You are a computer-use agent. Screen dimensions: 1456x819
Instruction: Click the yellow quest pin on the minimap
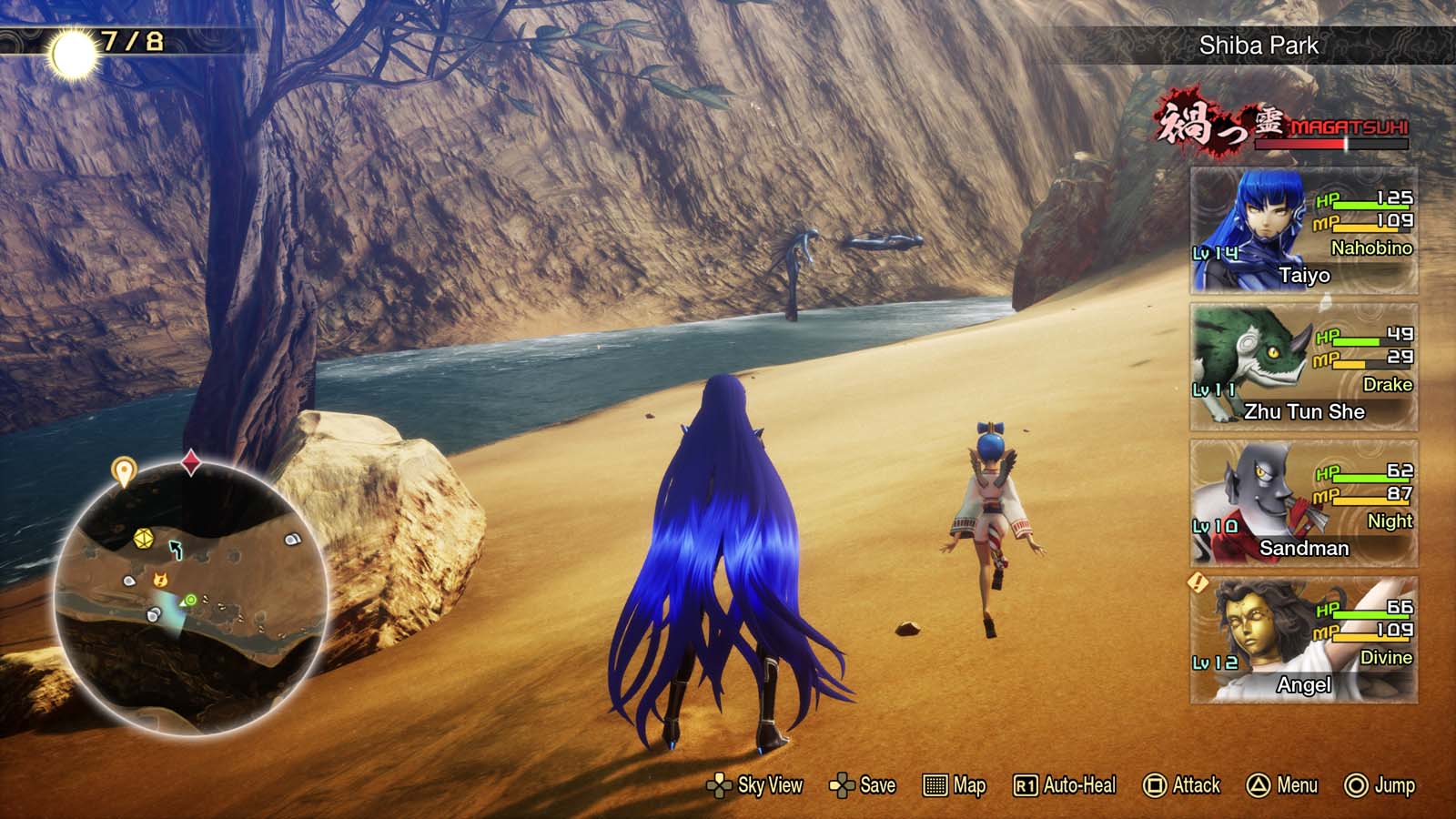(125, 469)
